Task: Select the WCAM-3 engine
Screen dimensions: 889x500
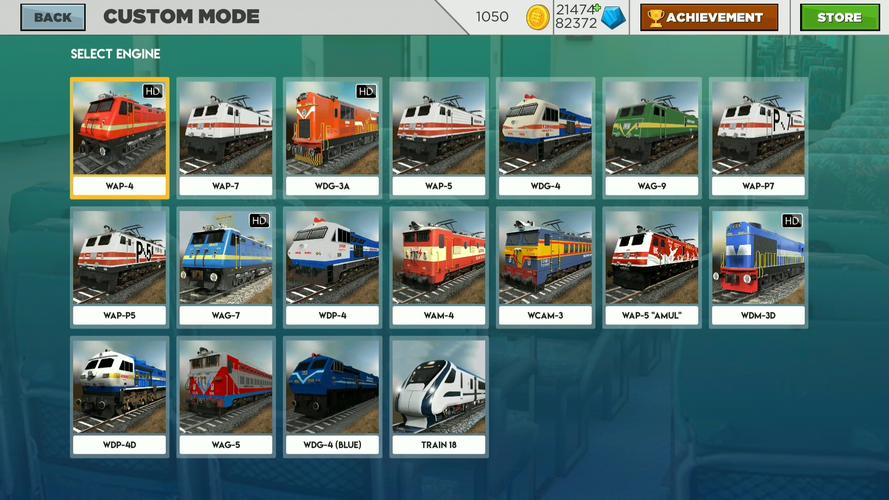Action: pyautogui.click(x=546, y=267)
